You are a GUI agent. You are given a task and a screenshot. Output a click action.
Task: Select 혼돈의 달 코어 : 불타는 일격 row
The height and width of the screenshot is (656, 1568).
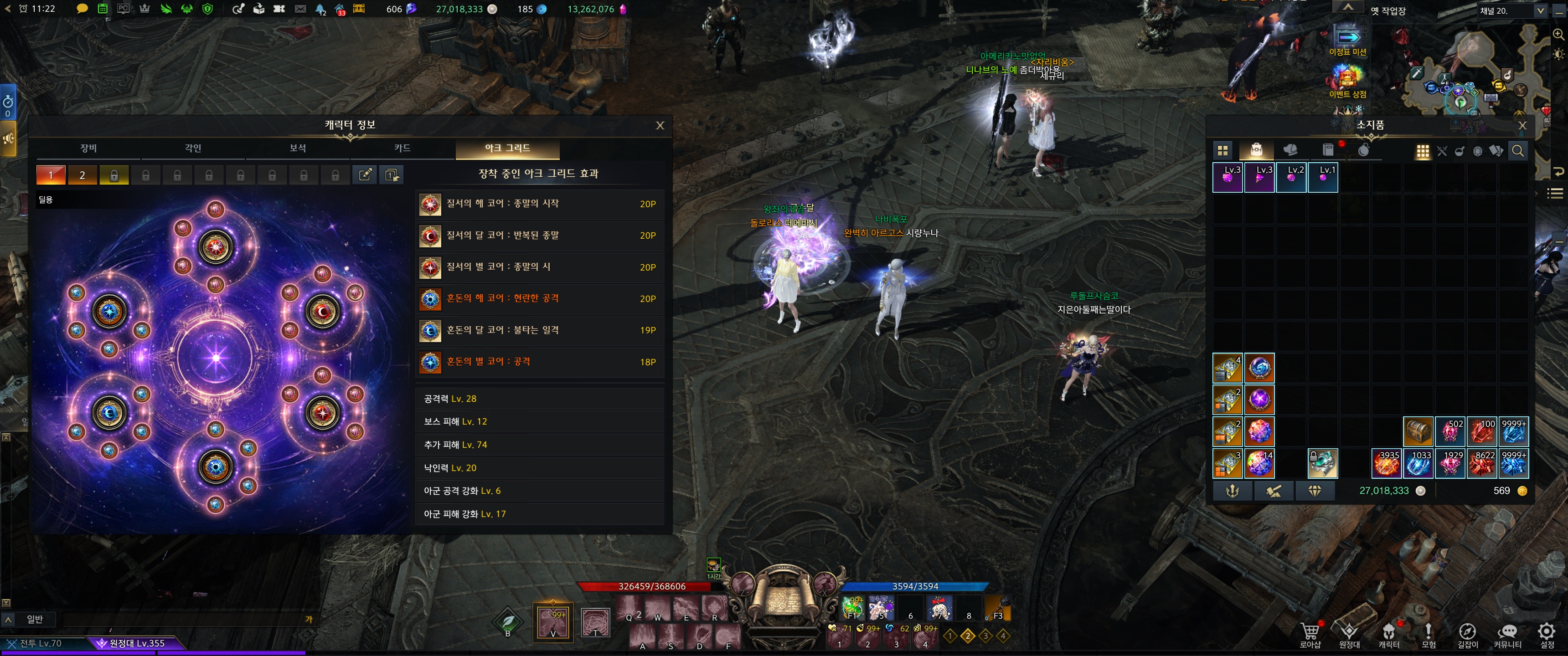[x=539, y=330]
